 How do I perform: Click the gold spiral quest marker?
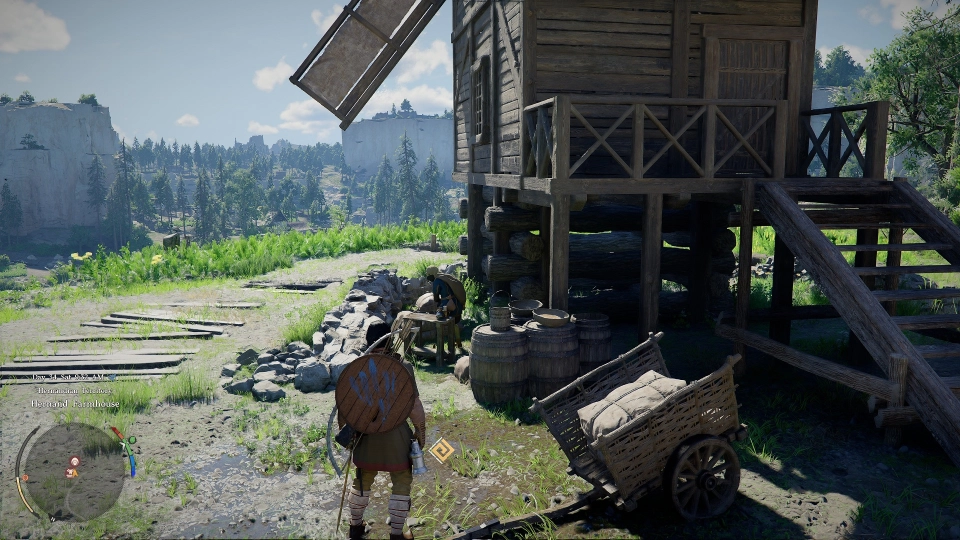(x=441, y=450)
